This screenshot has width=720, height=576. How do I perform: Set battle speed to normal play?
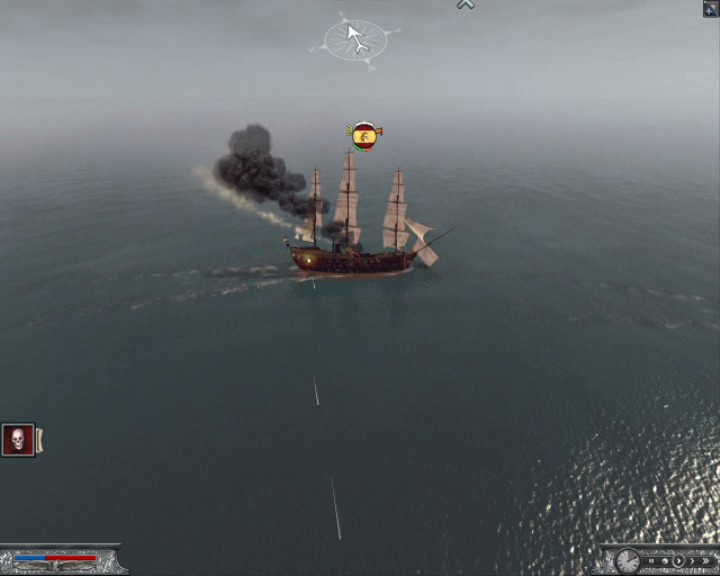(x=678, y=561)
